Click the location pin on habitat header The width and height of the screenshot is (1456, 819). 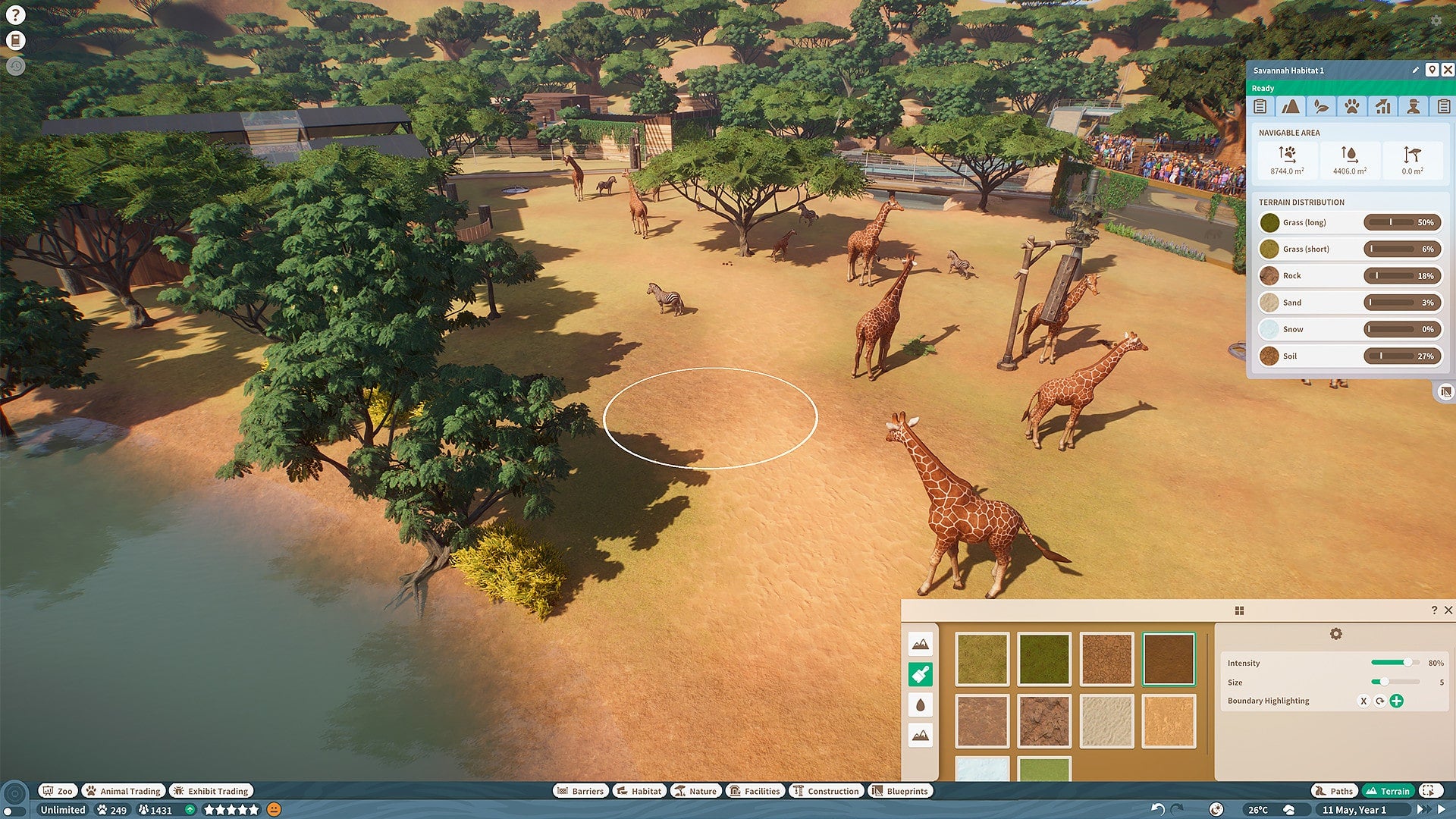pos(1432,70)
